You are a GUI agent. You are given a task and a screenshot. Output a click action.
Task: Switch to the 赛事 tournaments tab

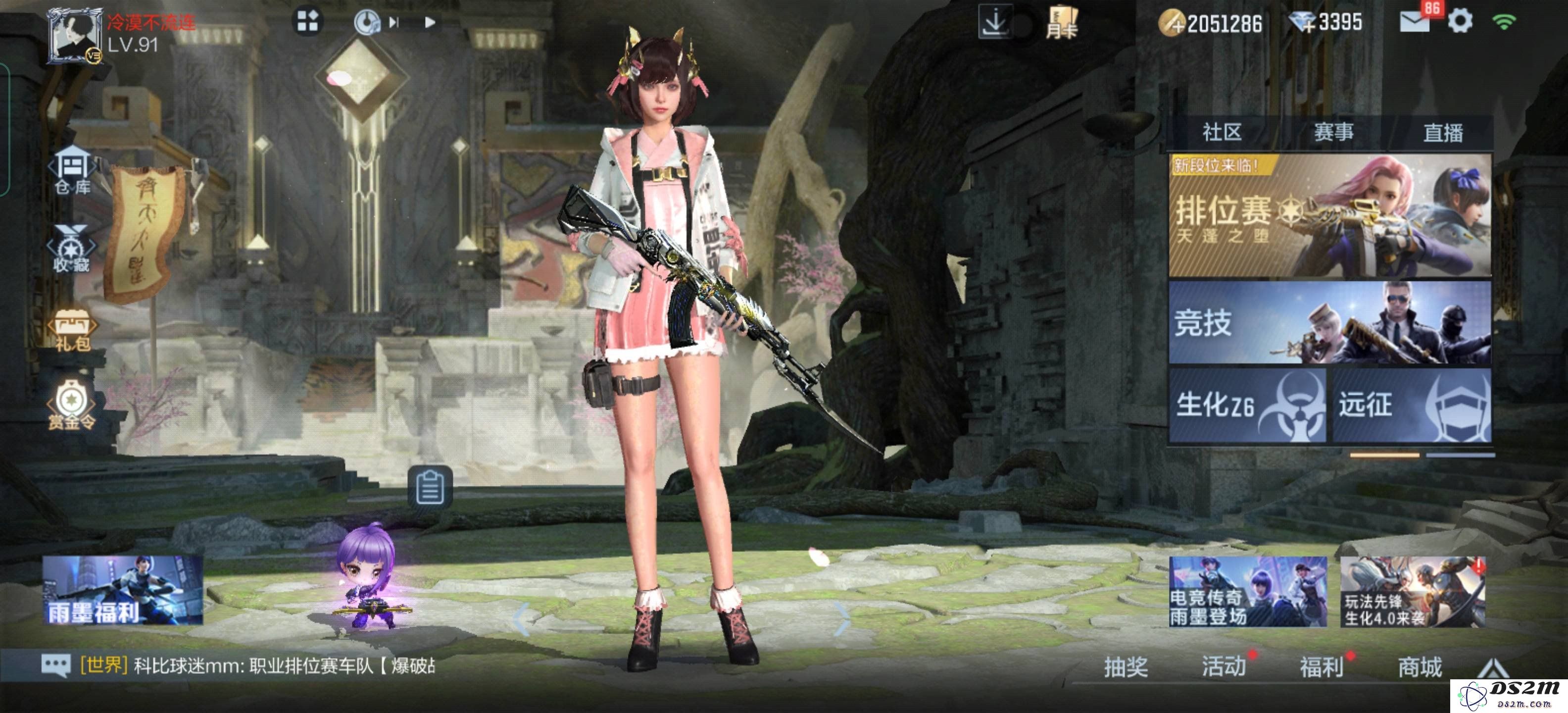(x=1333, y=132)
